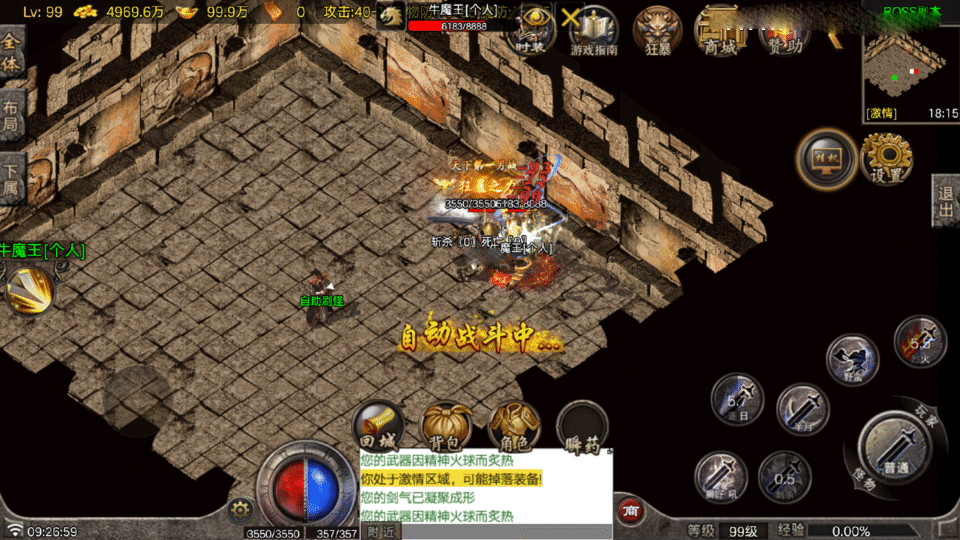Open the 设置 gear settings
Viewport: 960px width, 540px height.
click(886, 157)
